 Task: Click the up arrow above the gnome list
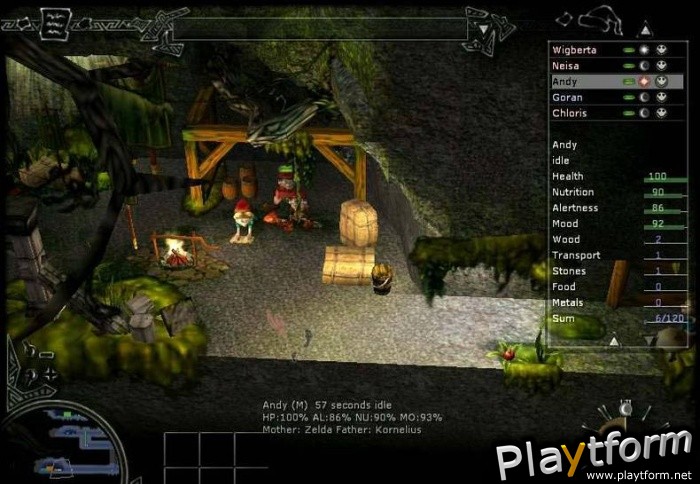pos(645,29)
